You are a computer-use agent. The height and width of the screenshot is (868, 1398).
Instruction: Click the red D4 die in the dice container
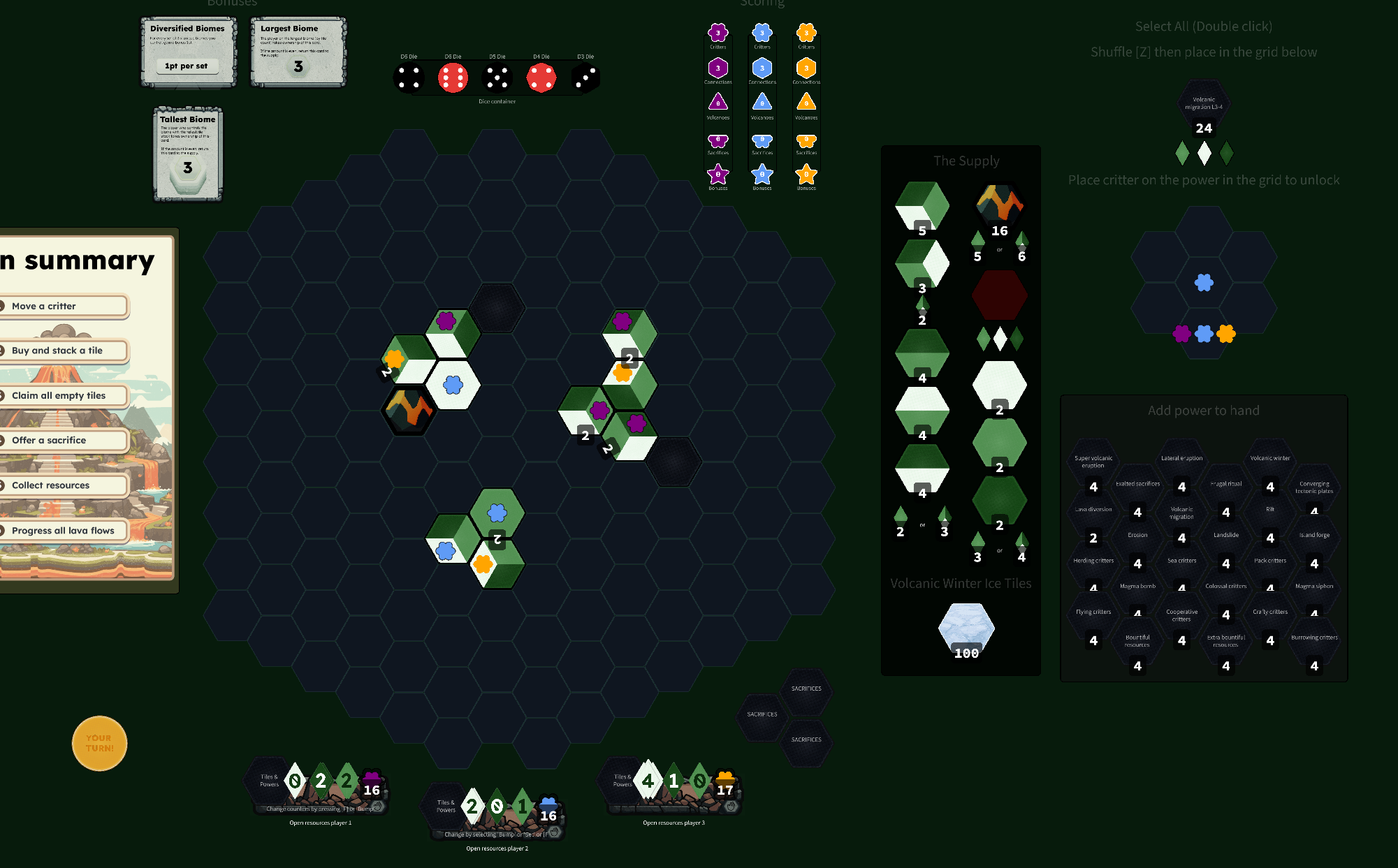click(x=543, y=78)
